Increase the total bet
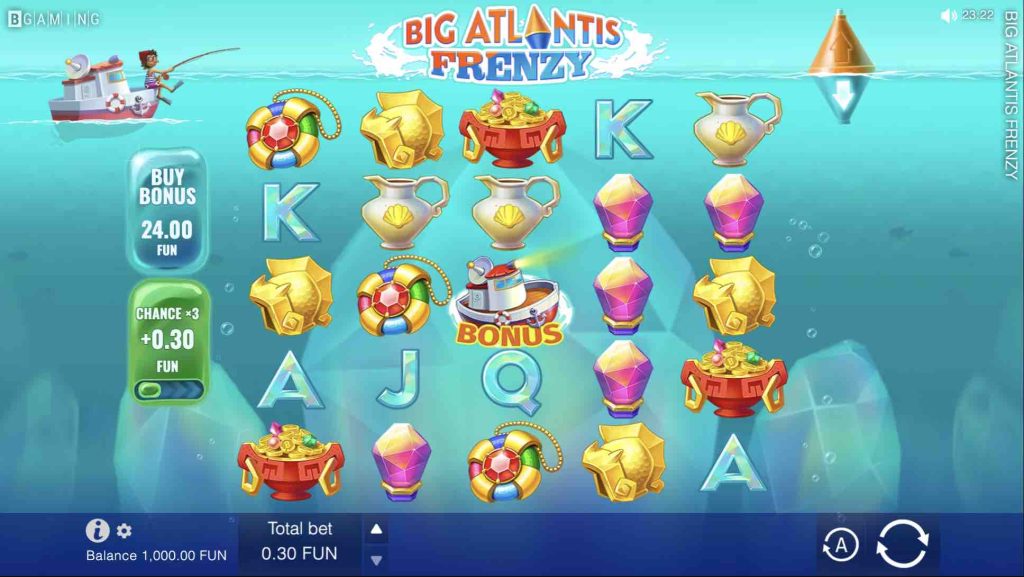This screenshot has height=577, width=1024. coord(377,529)
